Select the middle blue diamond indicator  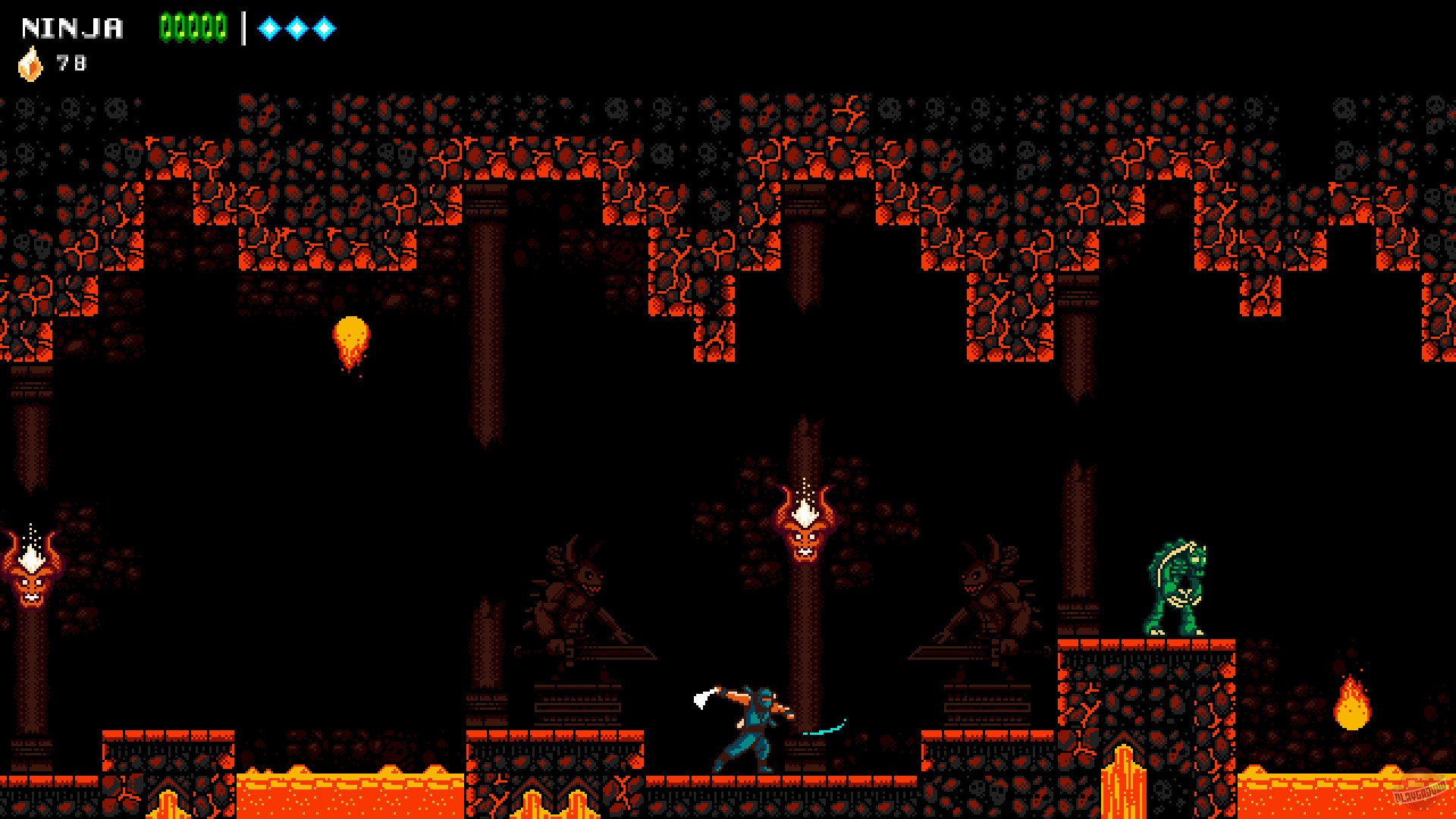[297, 27]
